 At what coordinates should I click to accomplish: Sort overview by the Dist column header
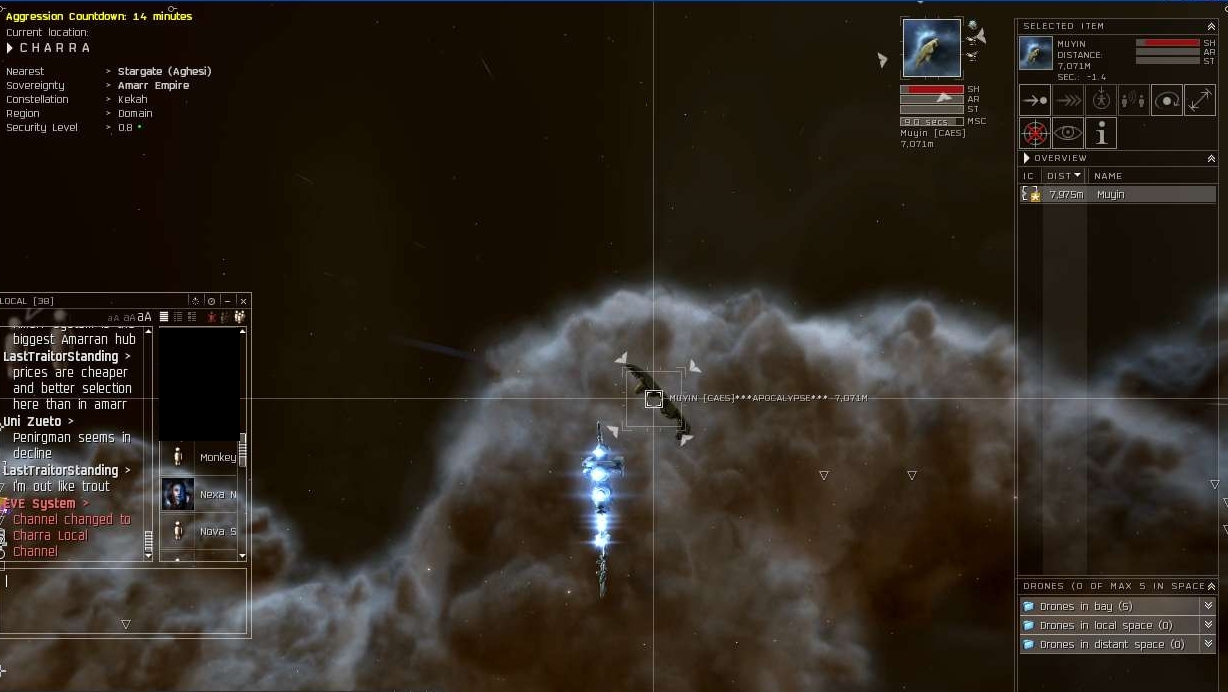[x=1063, y=176]
